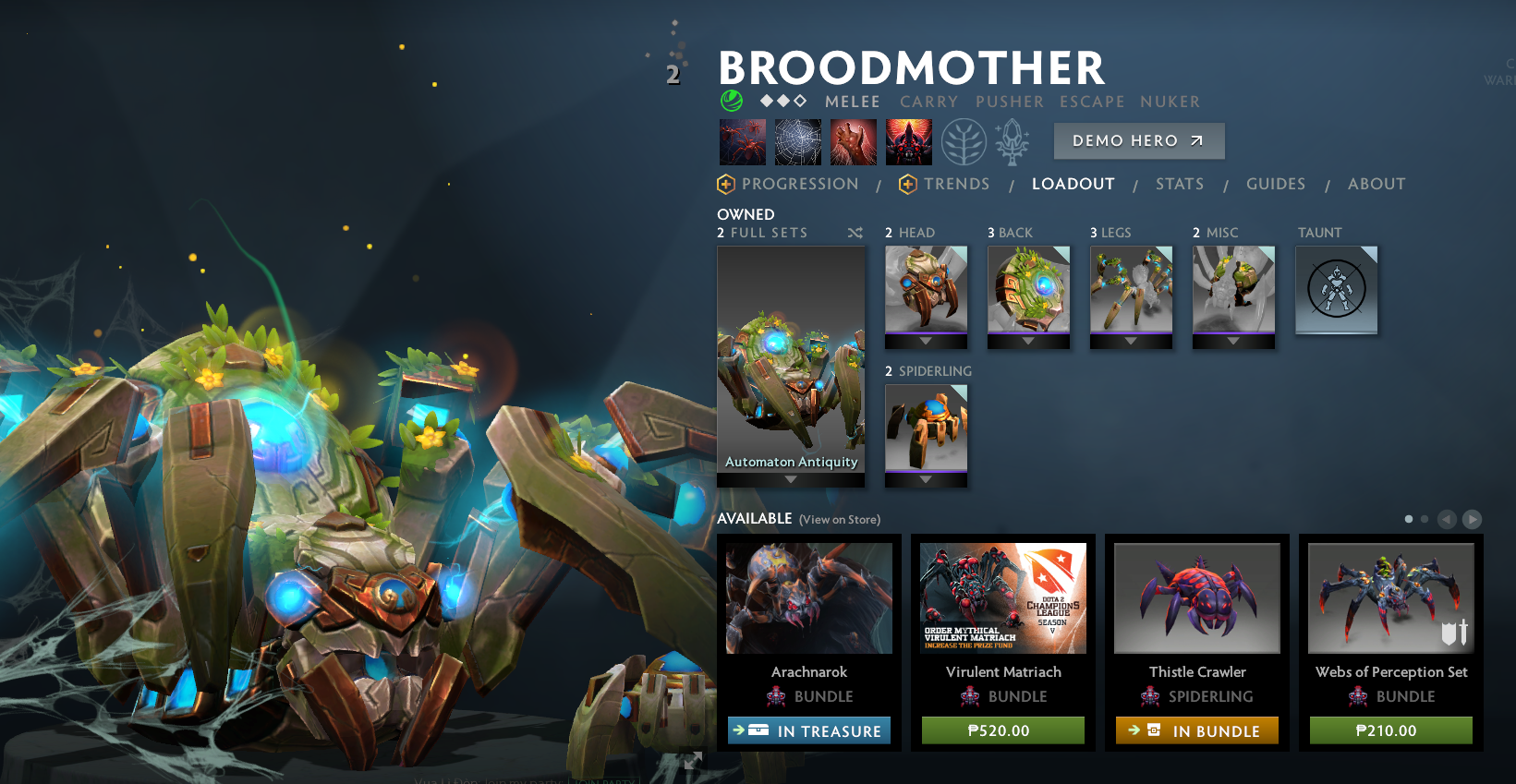
Task: Select the Spin Web ability icon
Action: coord(798,141)
